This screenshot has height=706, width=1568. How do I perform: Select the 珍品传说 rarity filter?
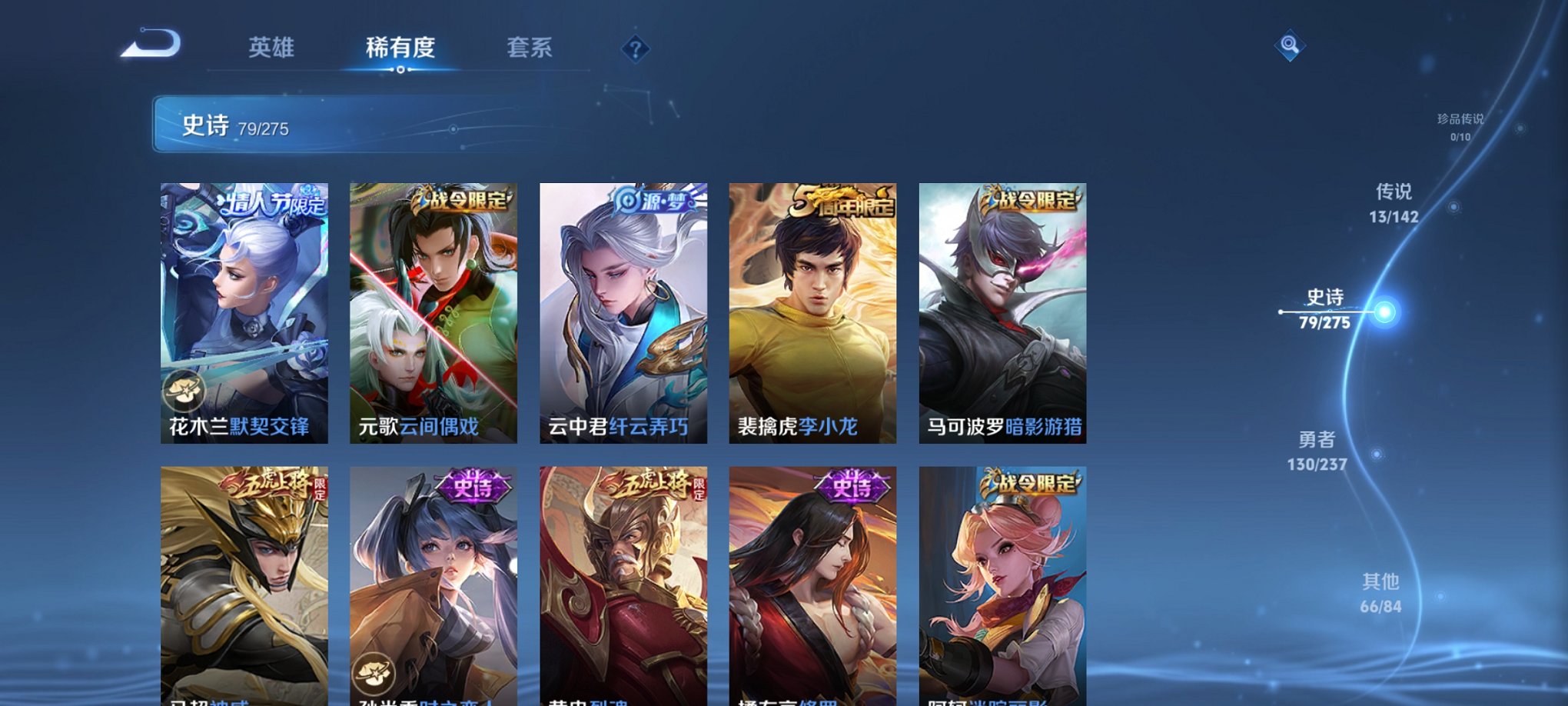coord(1462,127)
